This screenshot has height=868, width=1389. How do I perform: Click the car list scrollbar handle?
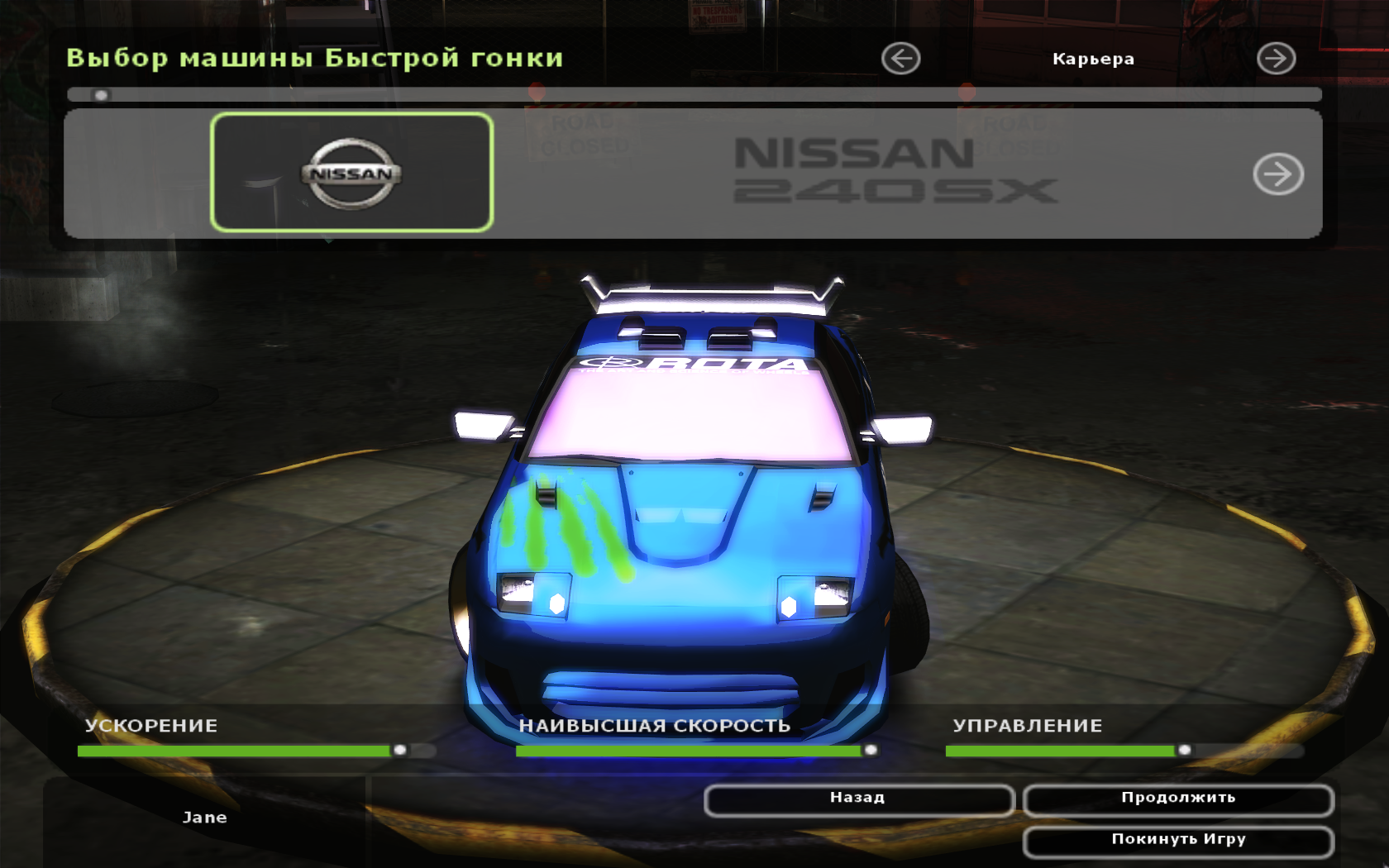tap(101, 95)
